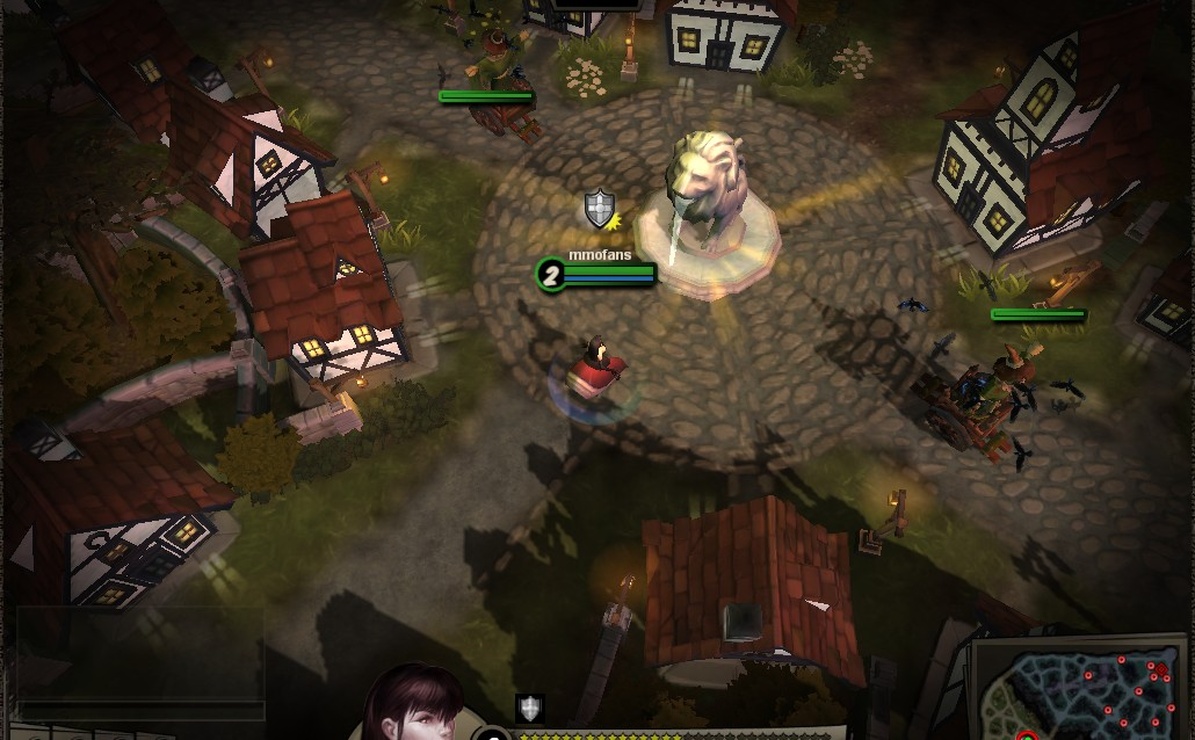The height and width of the screenshot is (740, 1195).
Task: Click the translucent chat log panel
Action: click(140, 652)
